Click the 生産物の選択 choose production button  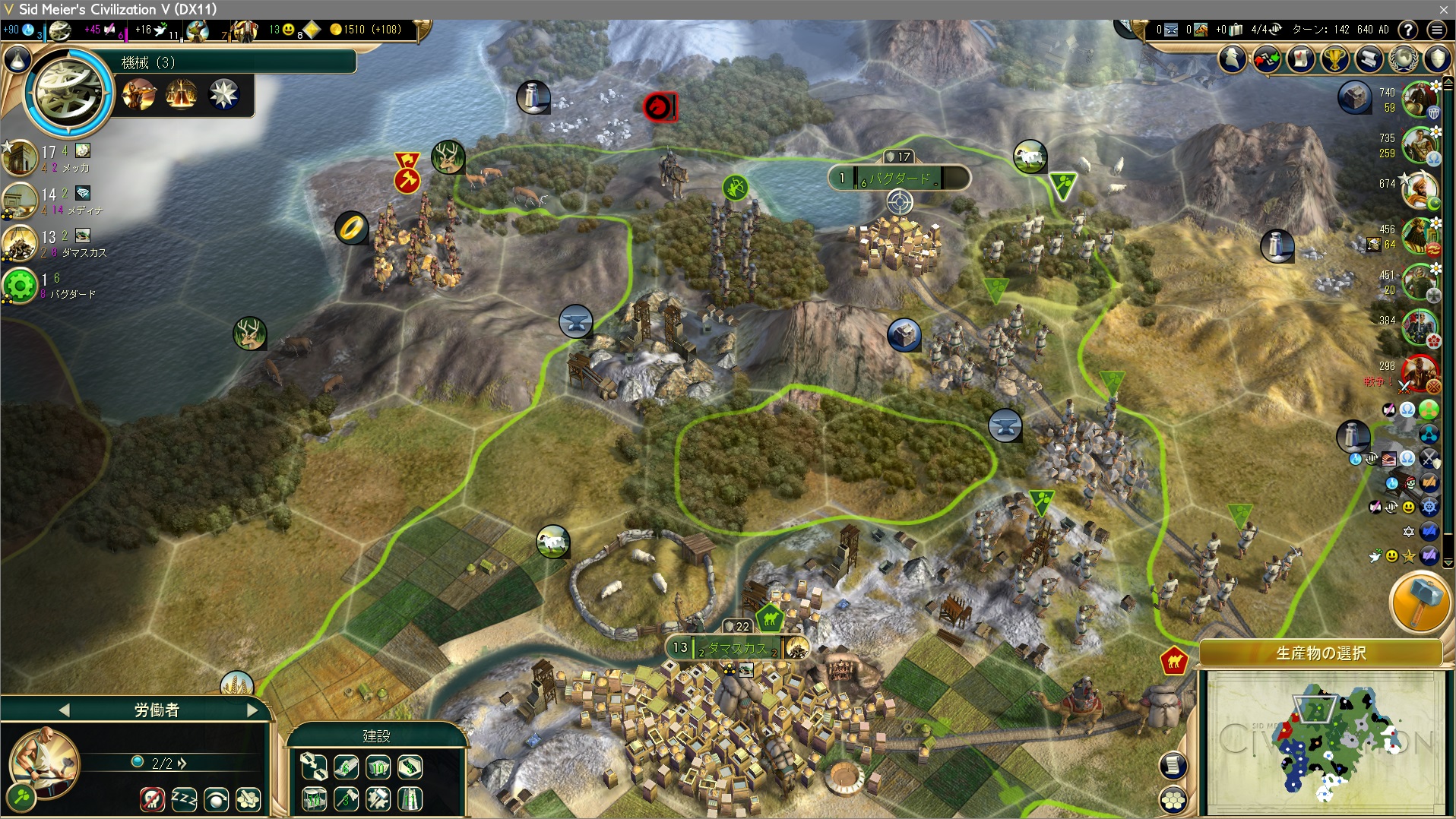[1321, 653]
